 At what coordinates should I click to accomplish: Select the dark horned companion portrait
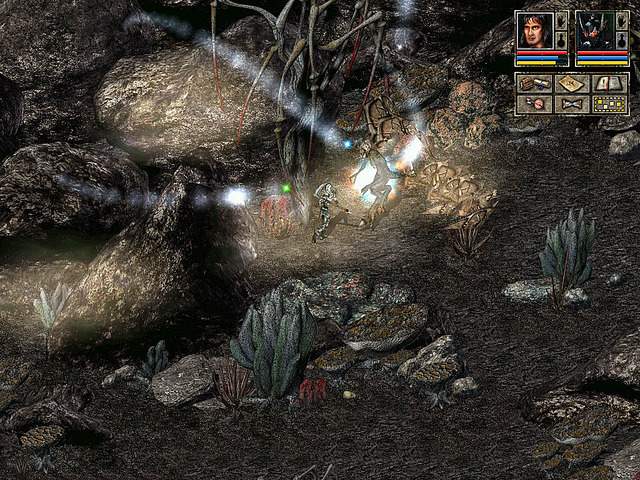[594, 31]
